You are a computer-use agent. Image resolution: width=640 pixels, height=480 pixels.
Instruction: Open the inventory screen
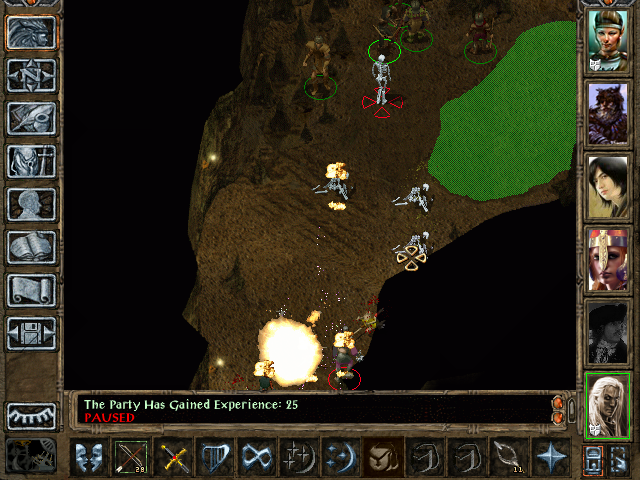[31, 161]
